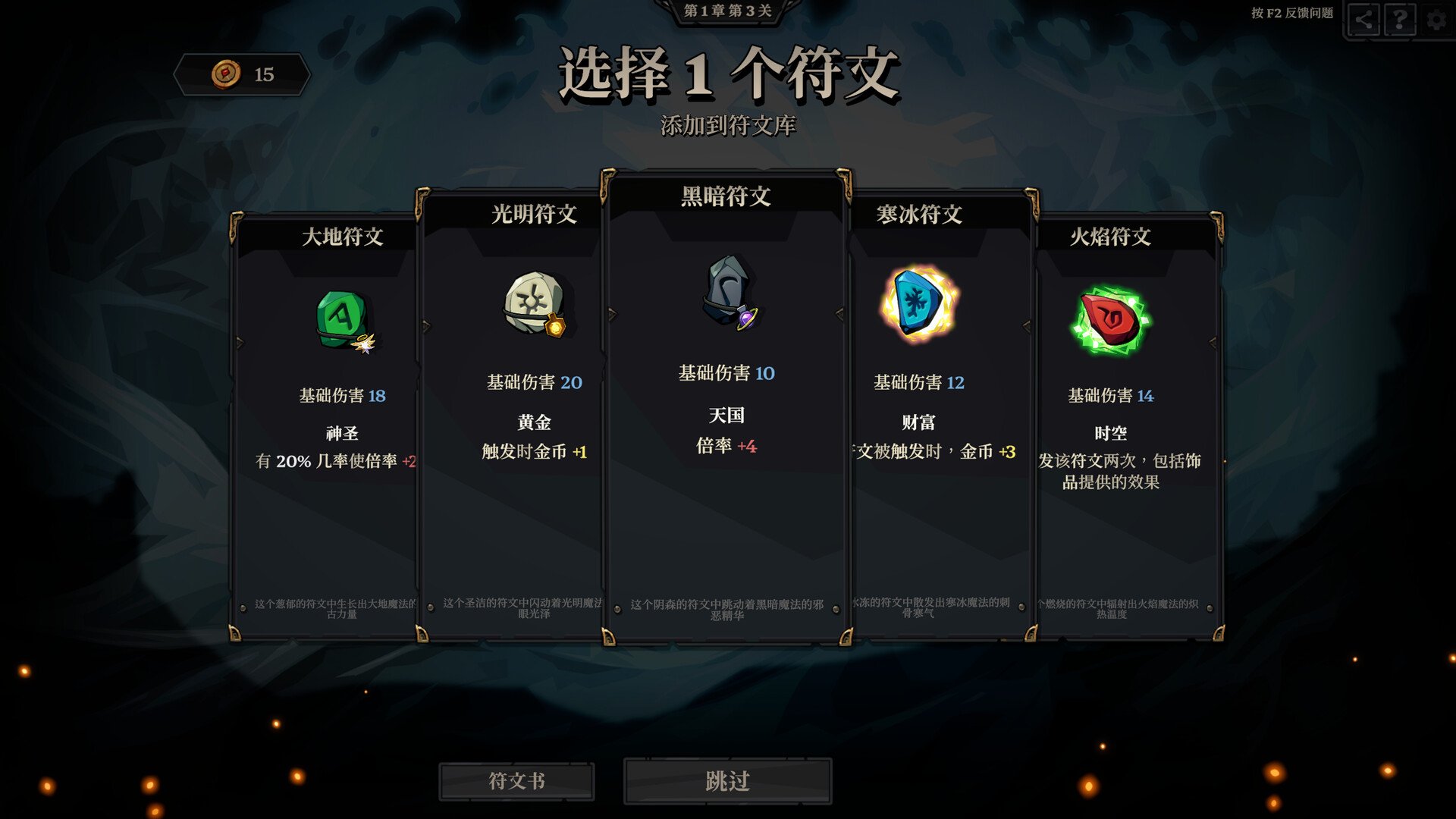The image size is (1456, 819).
Task: Click the coin count showing 15
Action: pos(265,74)
